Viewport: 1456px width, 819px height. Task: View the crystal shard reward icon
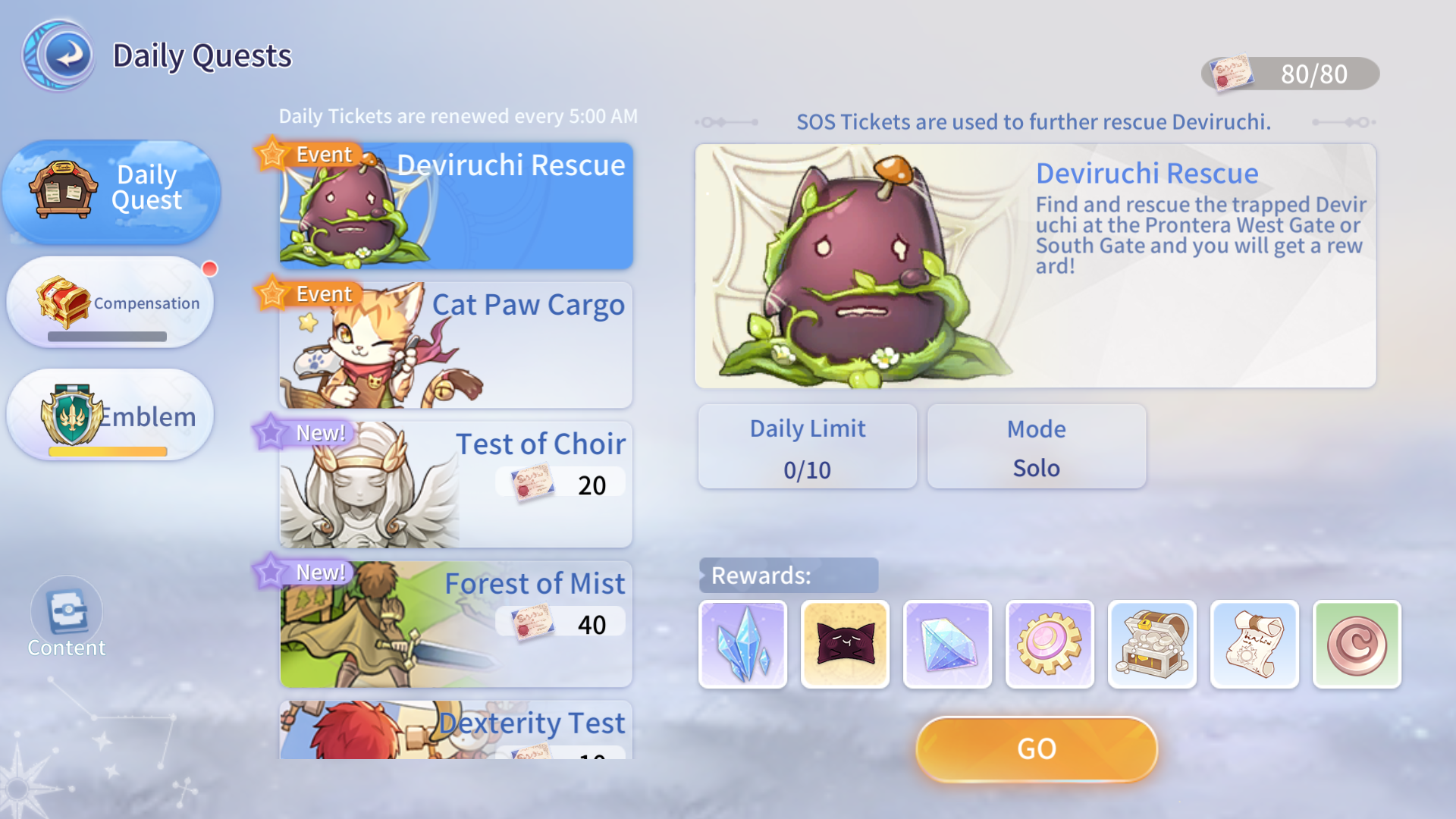(x=743, y=645)
